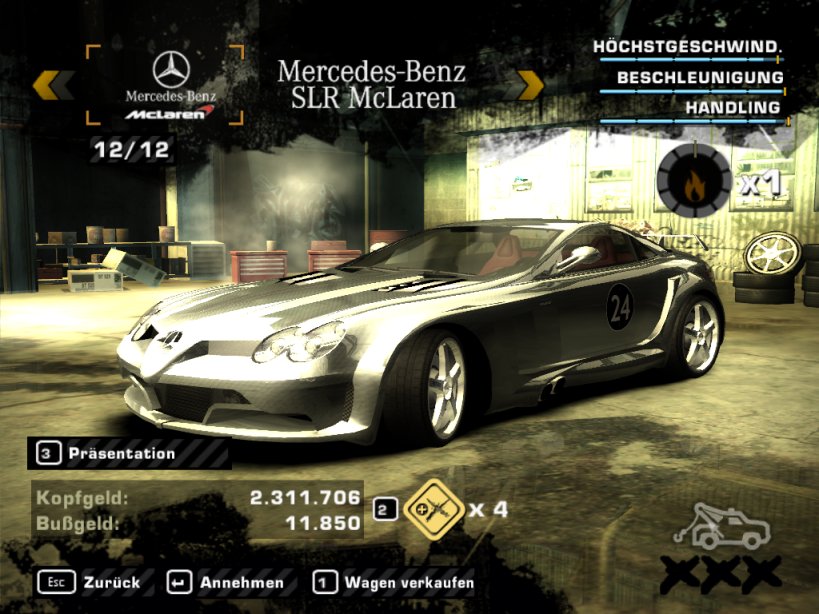The height and width of the screenshot is (614, 819).
Task: Go to the previous car with left arrow
Action: click(52, 85)
